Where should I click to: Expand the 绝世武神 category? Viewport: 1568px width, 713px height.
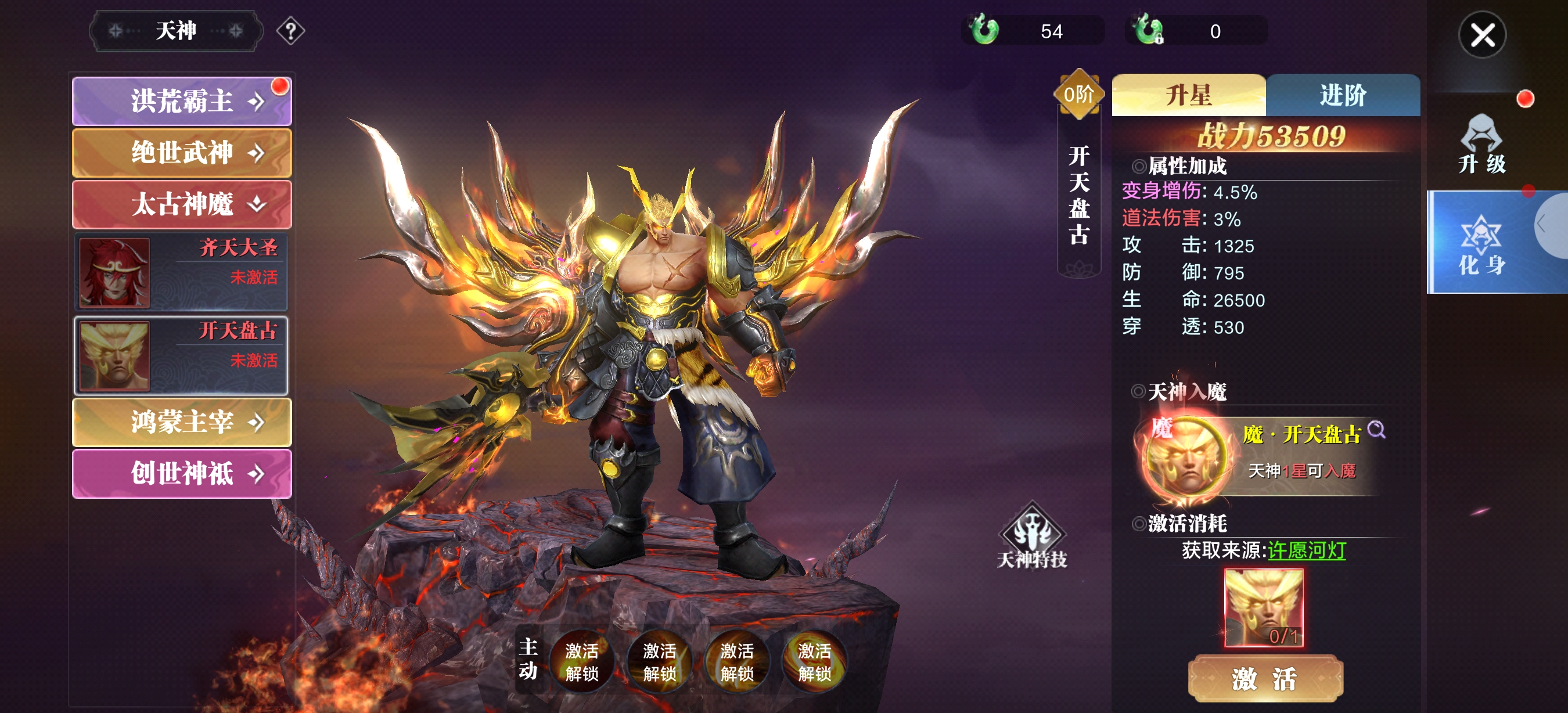[181, 153]
